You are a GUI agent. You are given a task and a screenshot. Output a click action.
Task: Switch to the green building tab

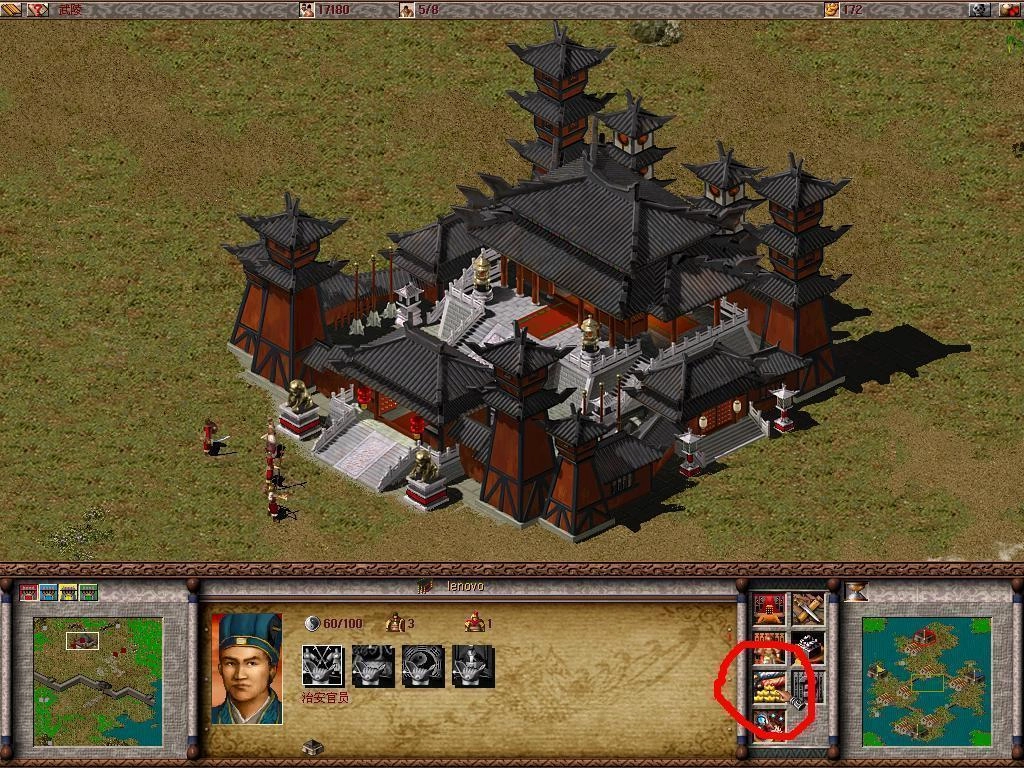(88, 592)
